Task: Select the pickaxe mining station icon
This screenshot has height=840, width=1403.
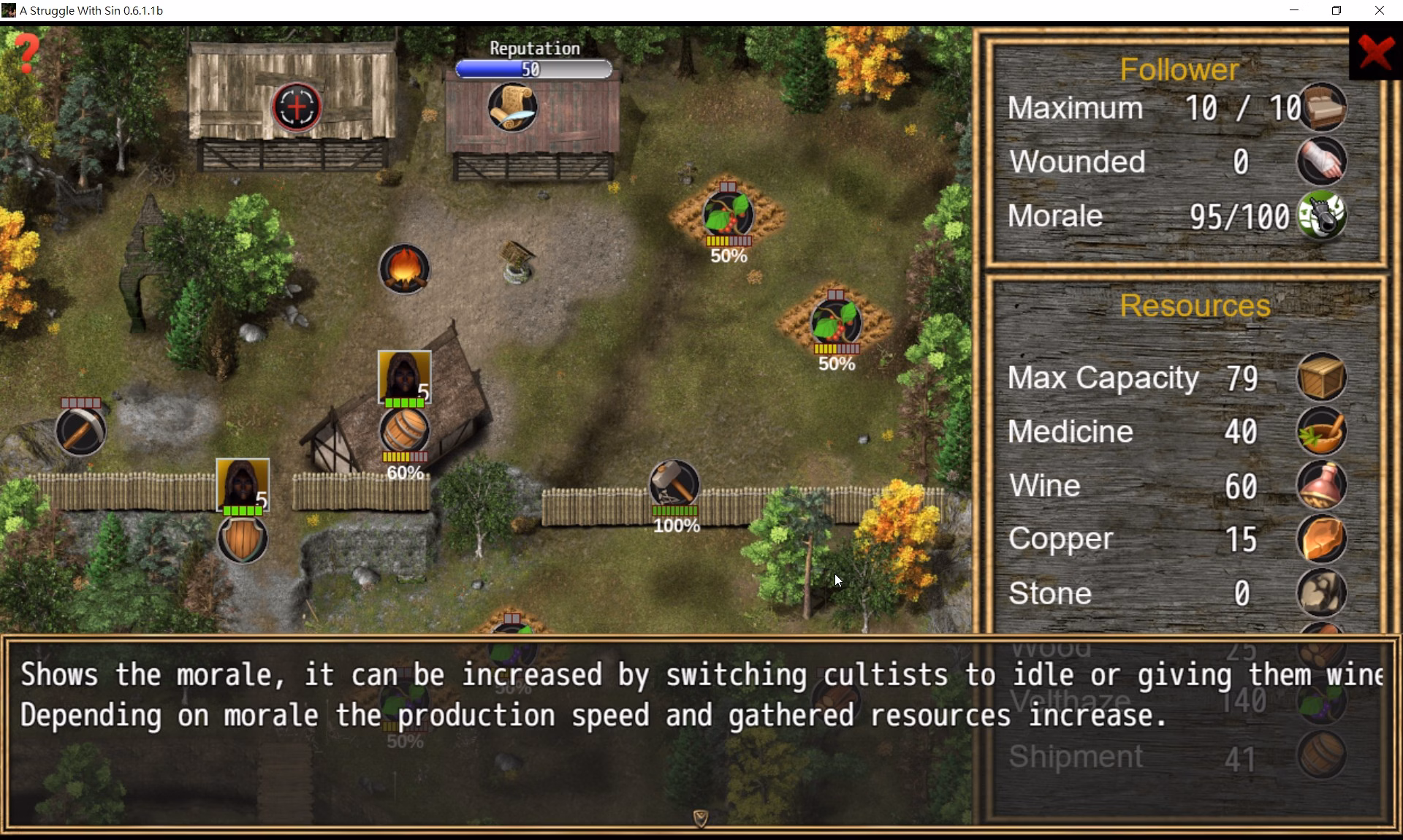Action: 80,431
